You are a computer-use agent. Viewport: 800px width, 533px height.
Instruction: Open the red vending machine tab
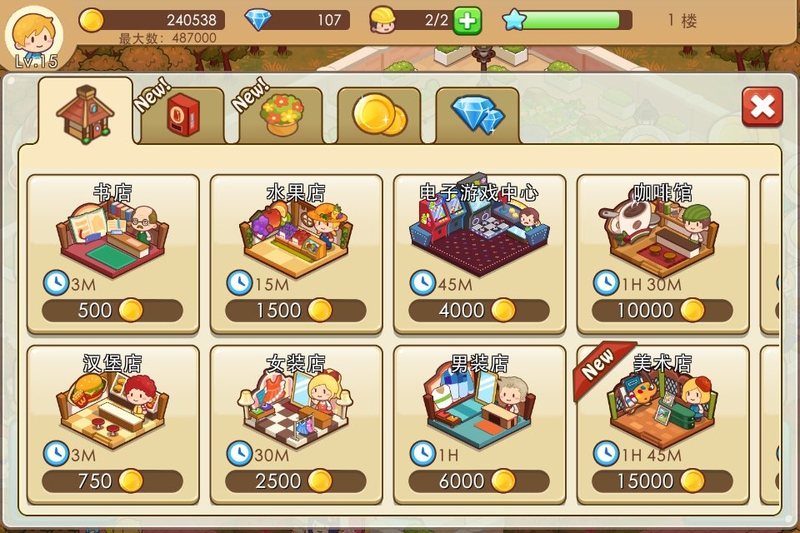point(181,116)
